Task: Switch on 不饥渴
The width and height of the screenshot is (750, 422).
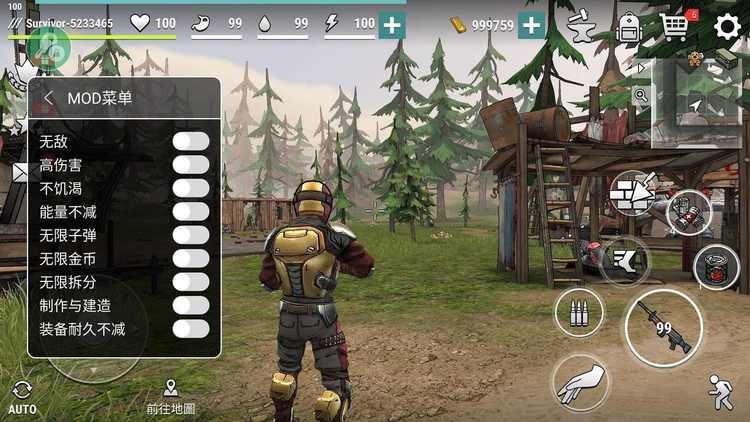Action: 190,188
